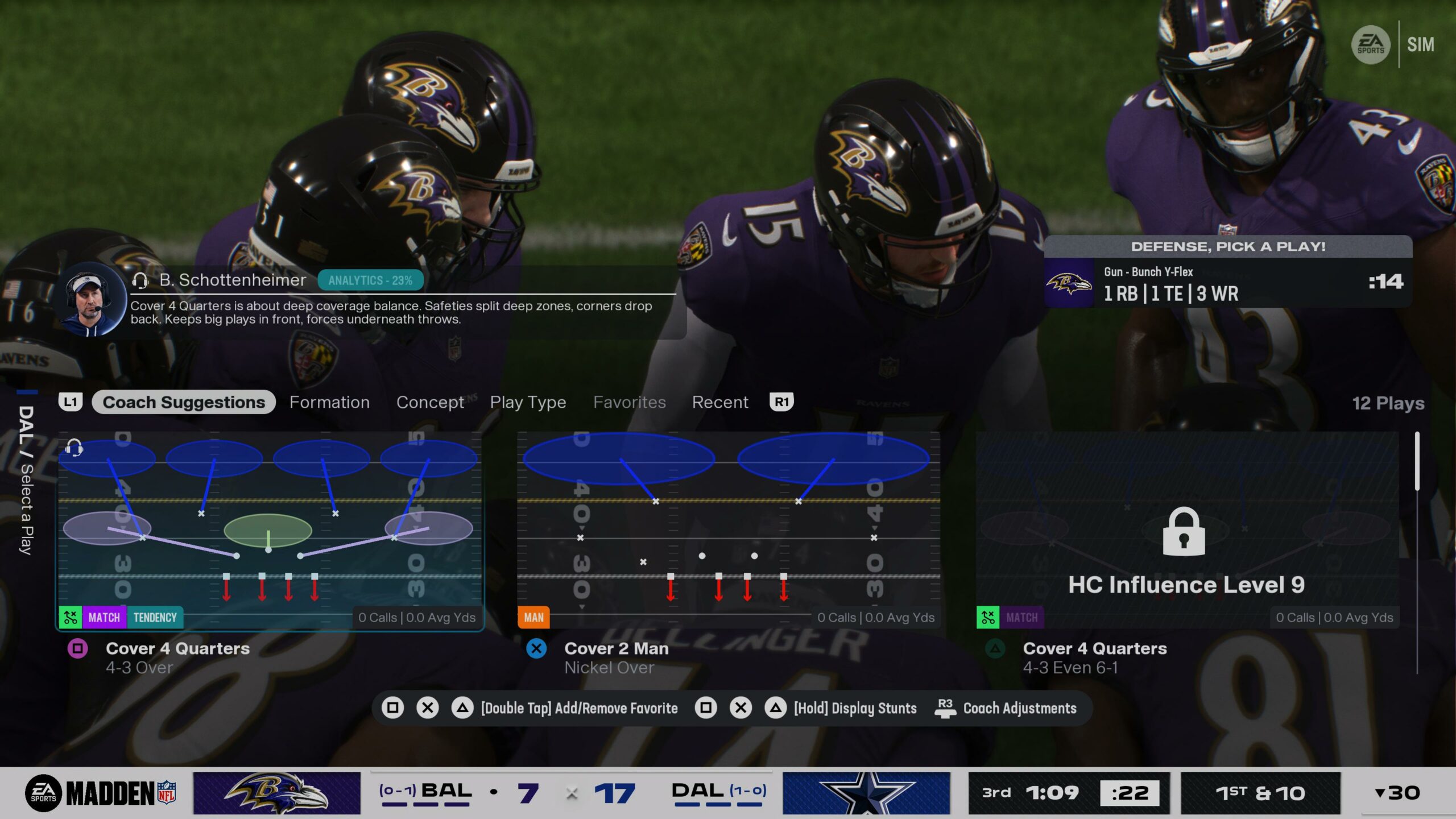Image resolution: width=1456 pixels, height=819 pixels.
Task: Select the locked HC Influence Level 9 play
Action: 1186,530
